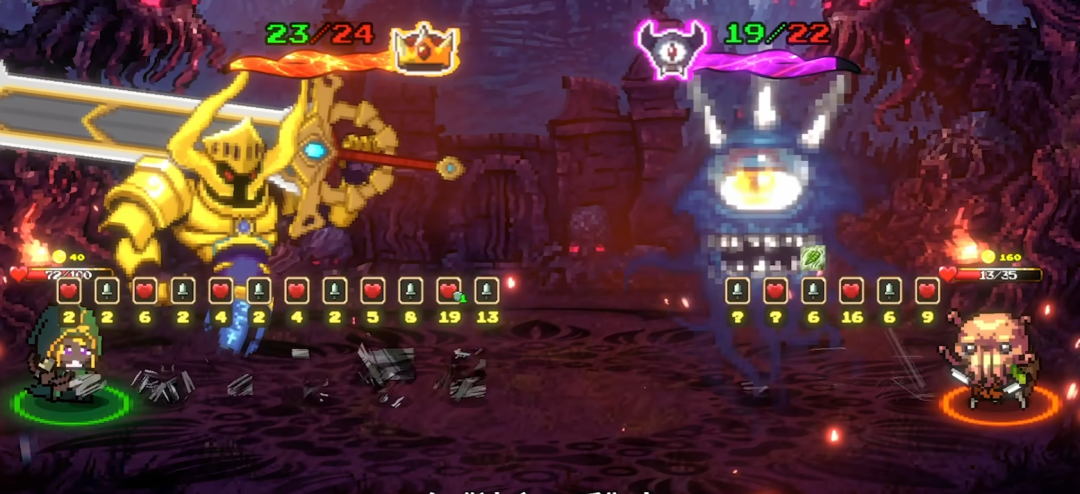Pick the bell slot numbered 8
1080x494 pixels.
411,291
